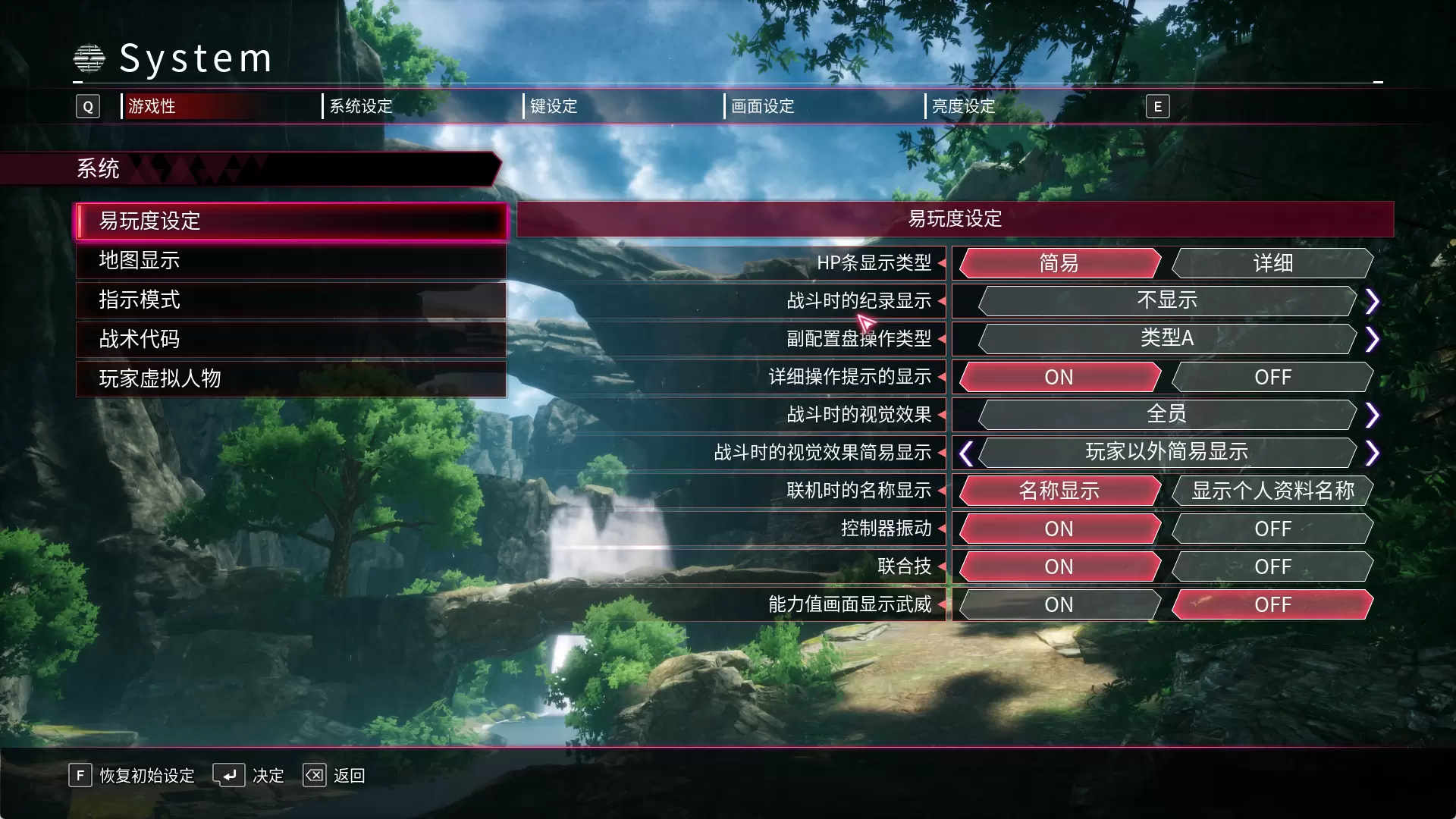Set HP条显示类型 to 详细

coord(1272,263)
